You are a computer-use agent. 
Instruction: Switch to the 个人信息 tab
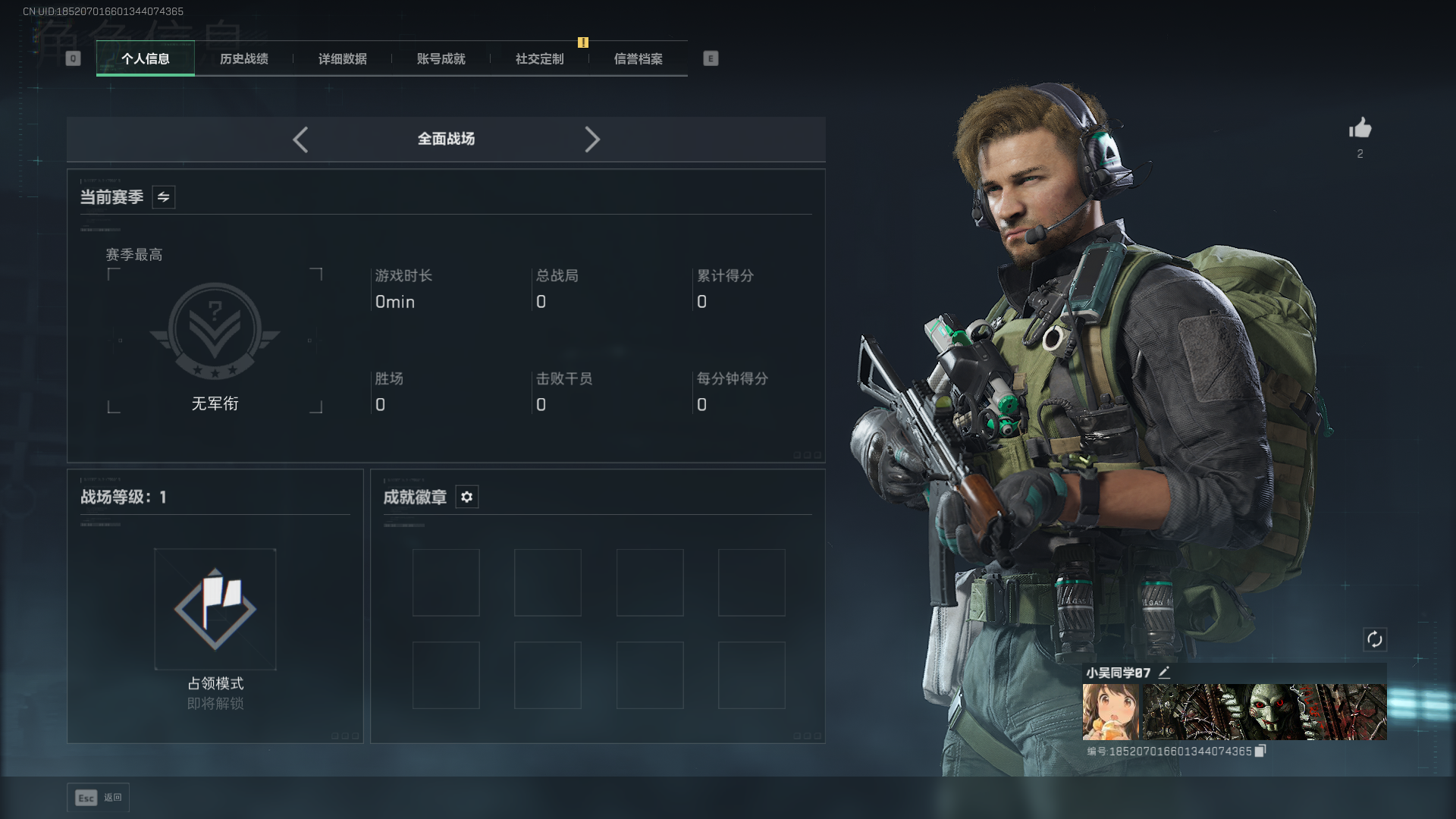point(145,58)
